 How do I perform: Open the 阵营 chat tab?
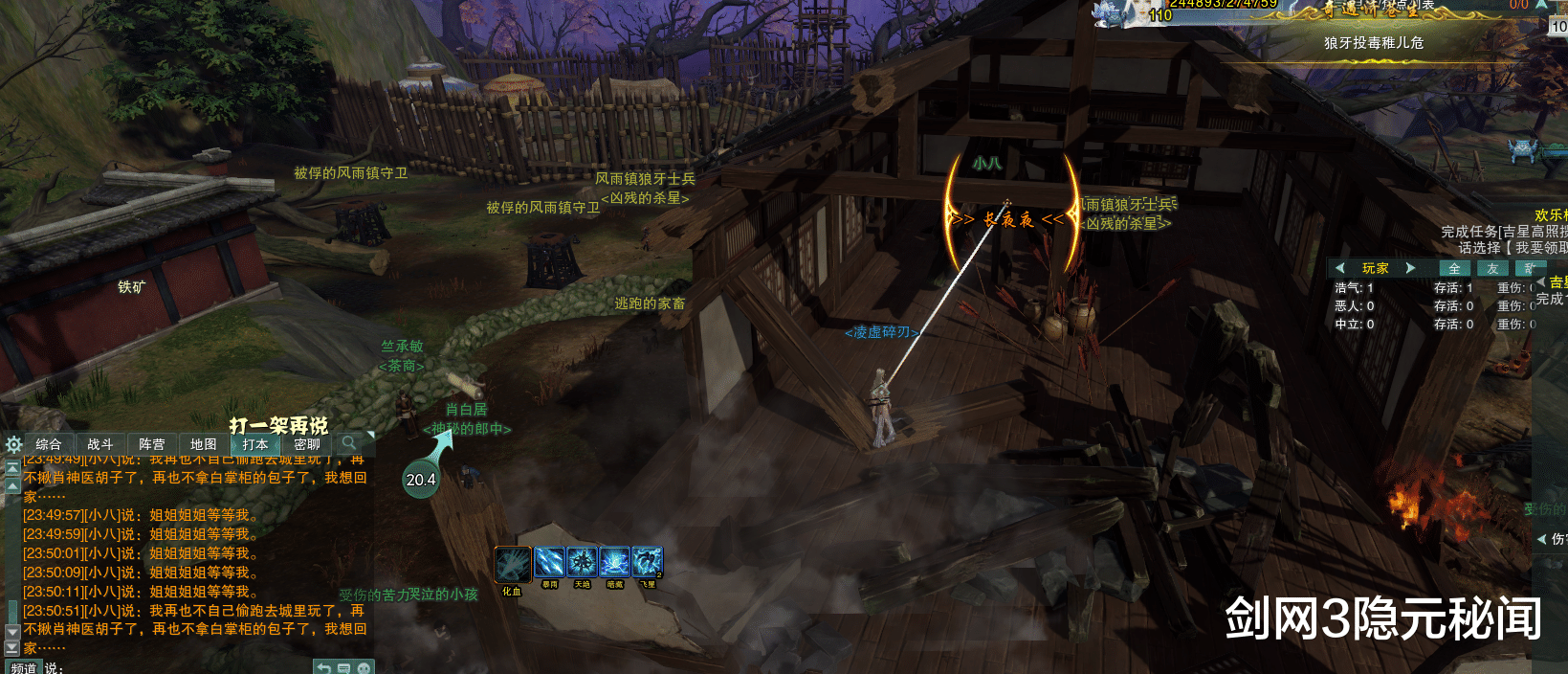coord(151,444)
